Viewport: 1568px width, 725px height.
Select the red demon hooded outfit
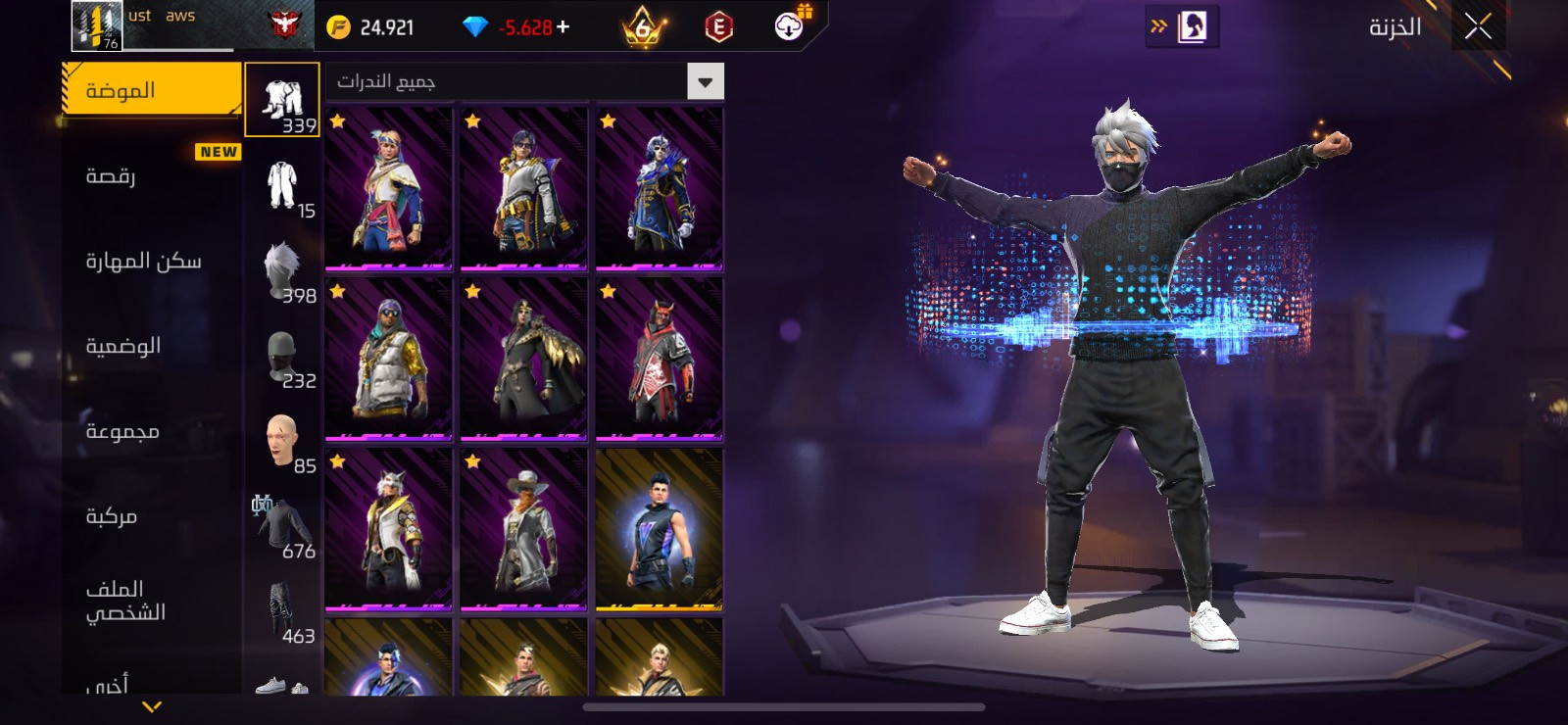coord(659,359)
